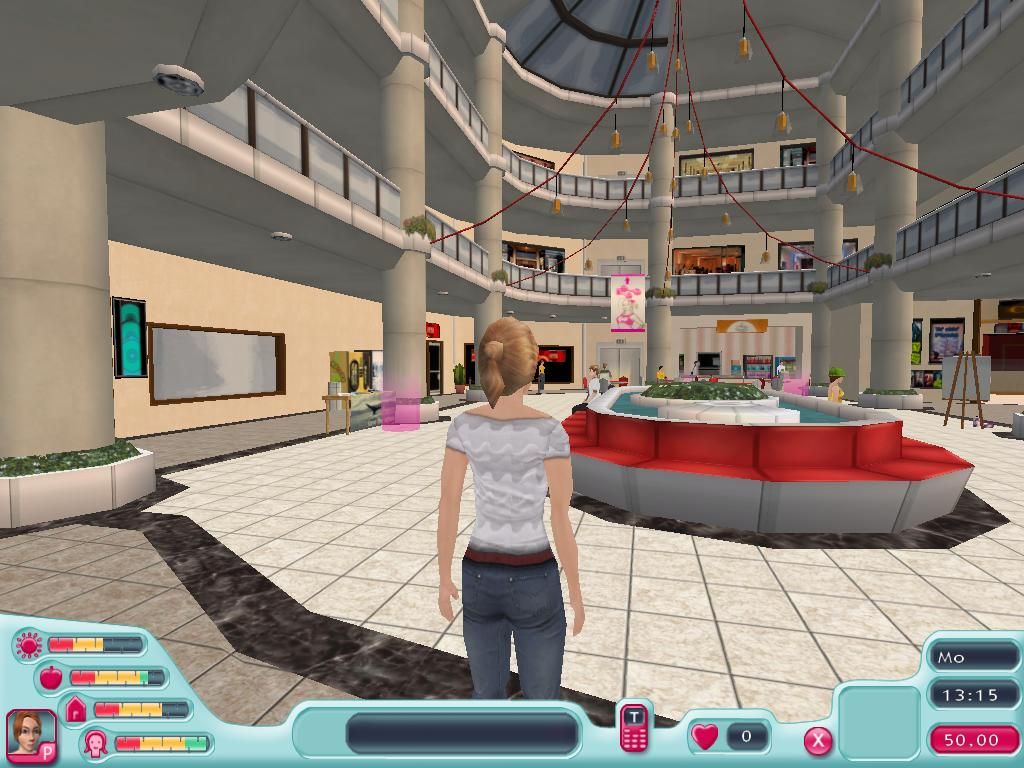Select the girl face beauty icon
This screenshot has width=1024, height=768.
[97, 743]
